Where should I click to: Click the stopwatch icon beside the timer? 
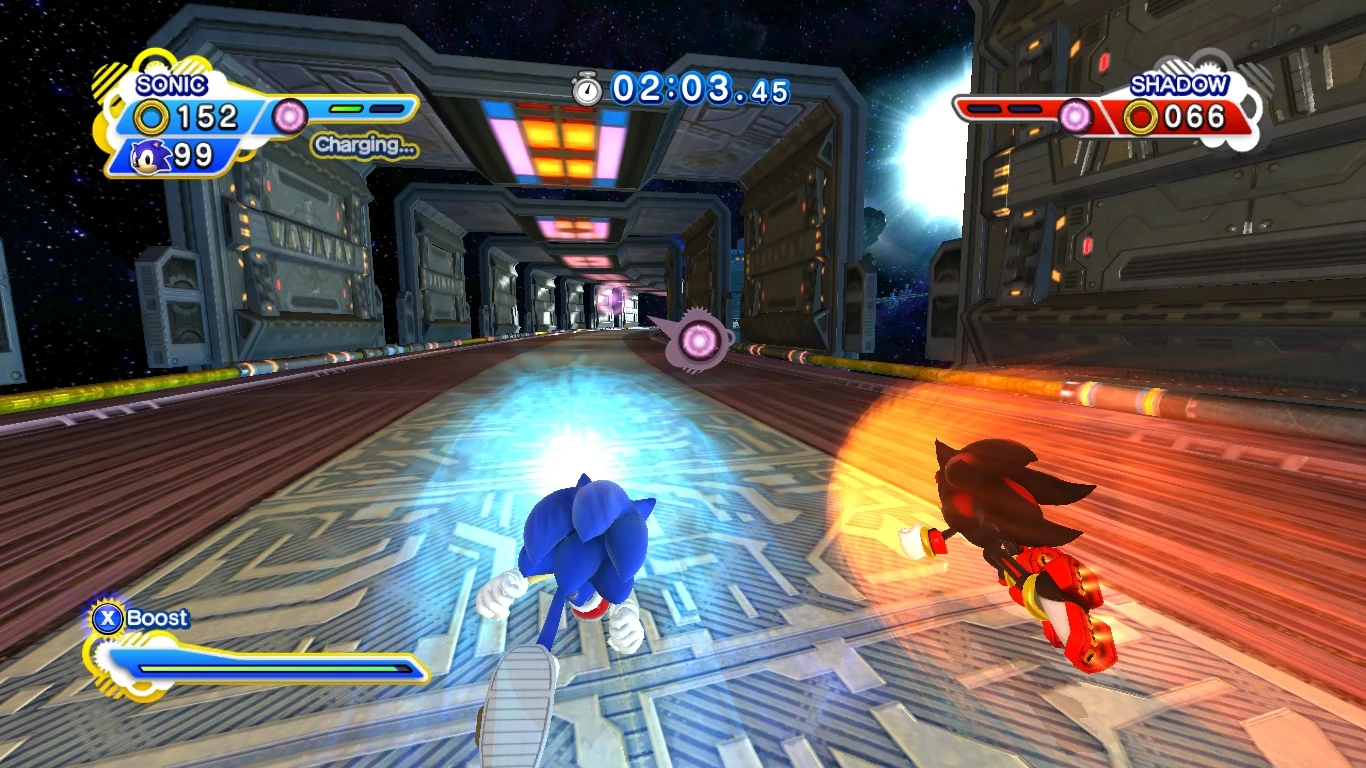pyautogui.click(x=587, y=89)
